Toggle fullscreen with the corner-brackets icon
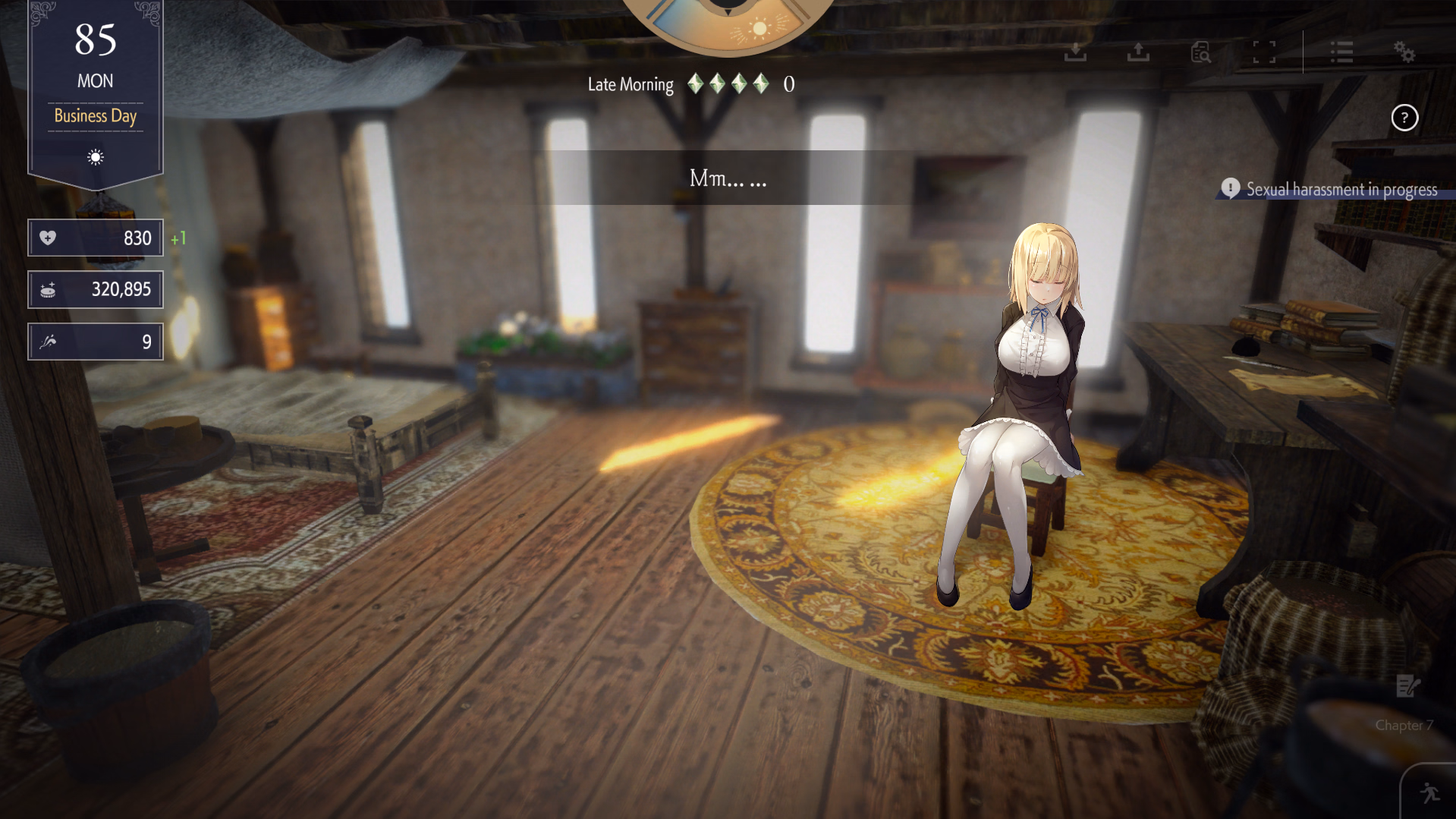1456x819 pixels. coord(1264,52)
